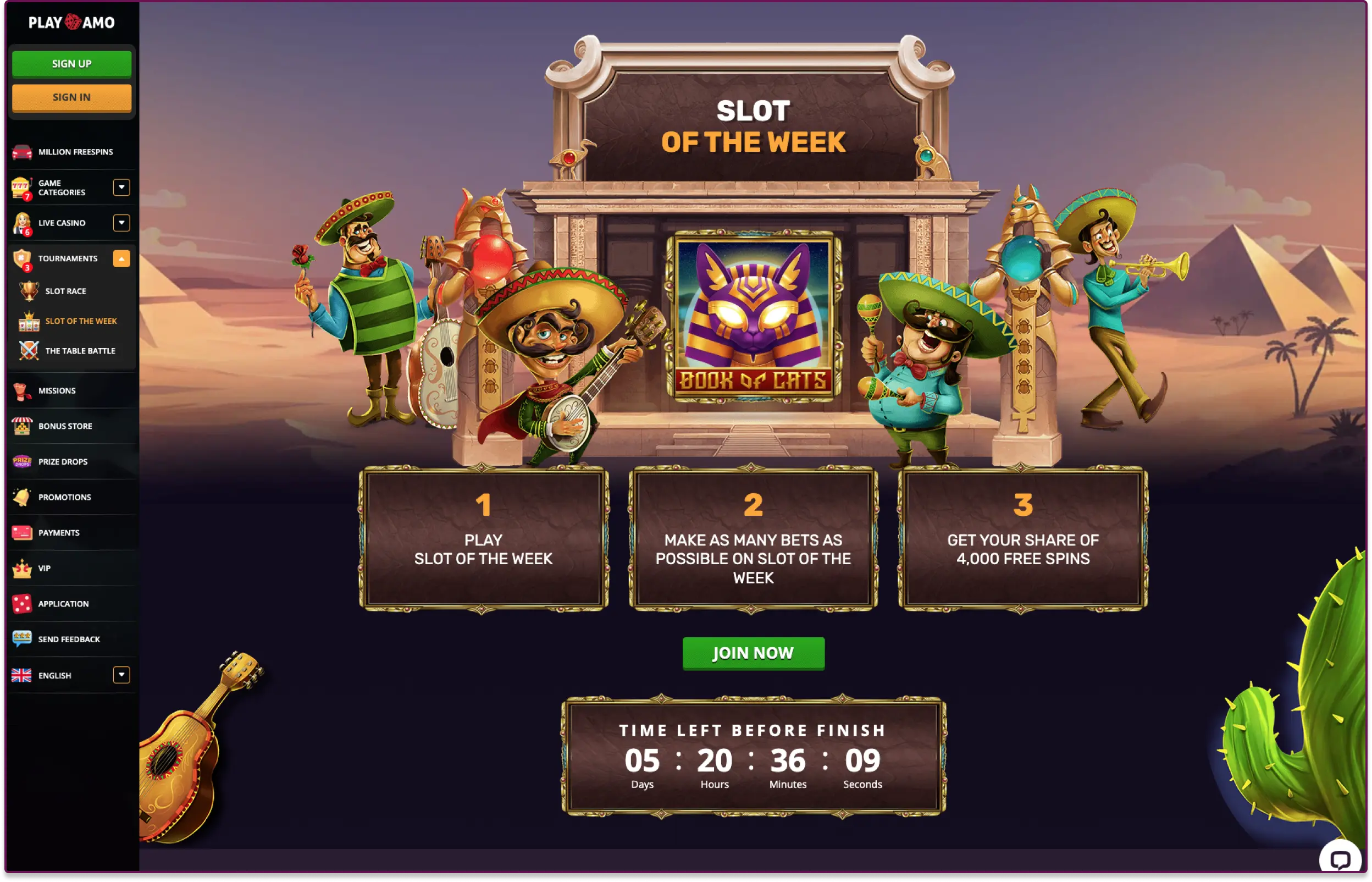Open the Promotions page
The height and width of the screenshot is (882, 1372).
coord(64,497)
